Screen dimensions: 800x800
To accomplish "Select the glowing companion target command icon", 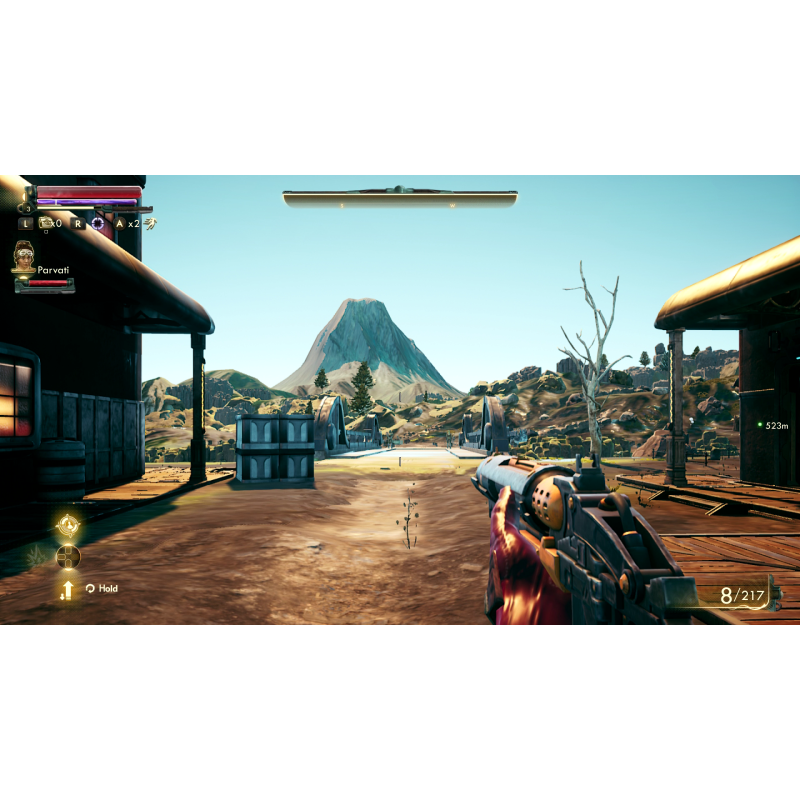I will [x=68, y=524].
